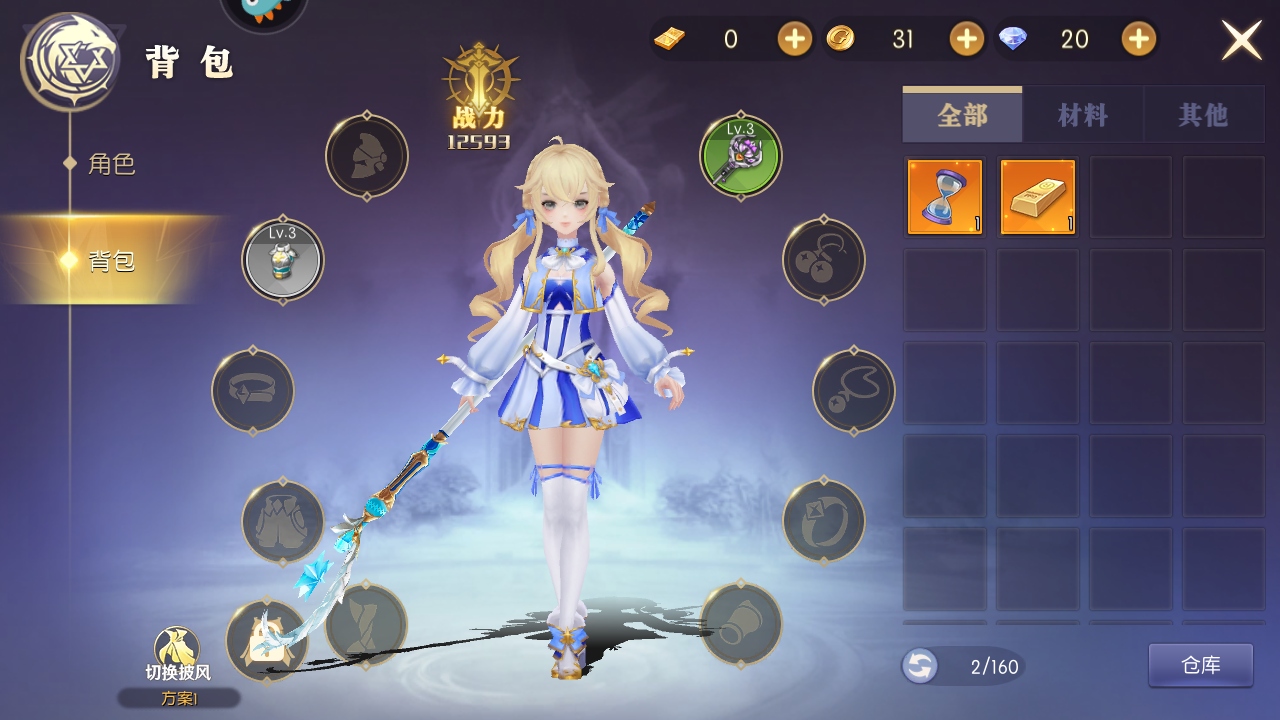Add more gold coins

967,39
